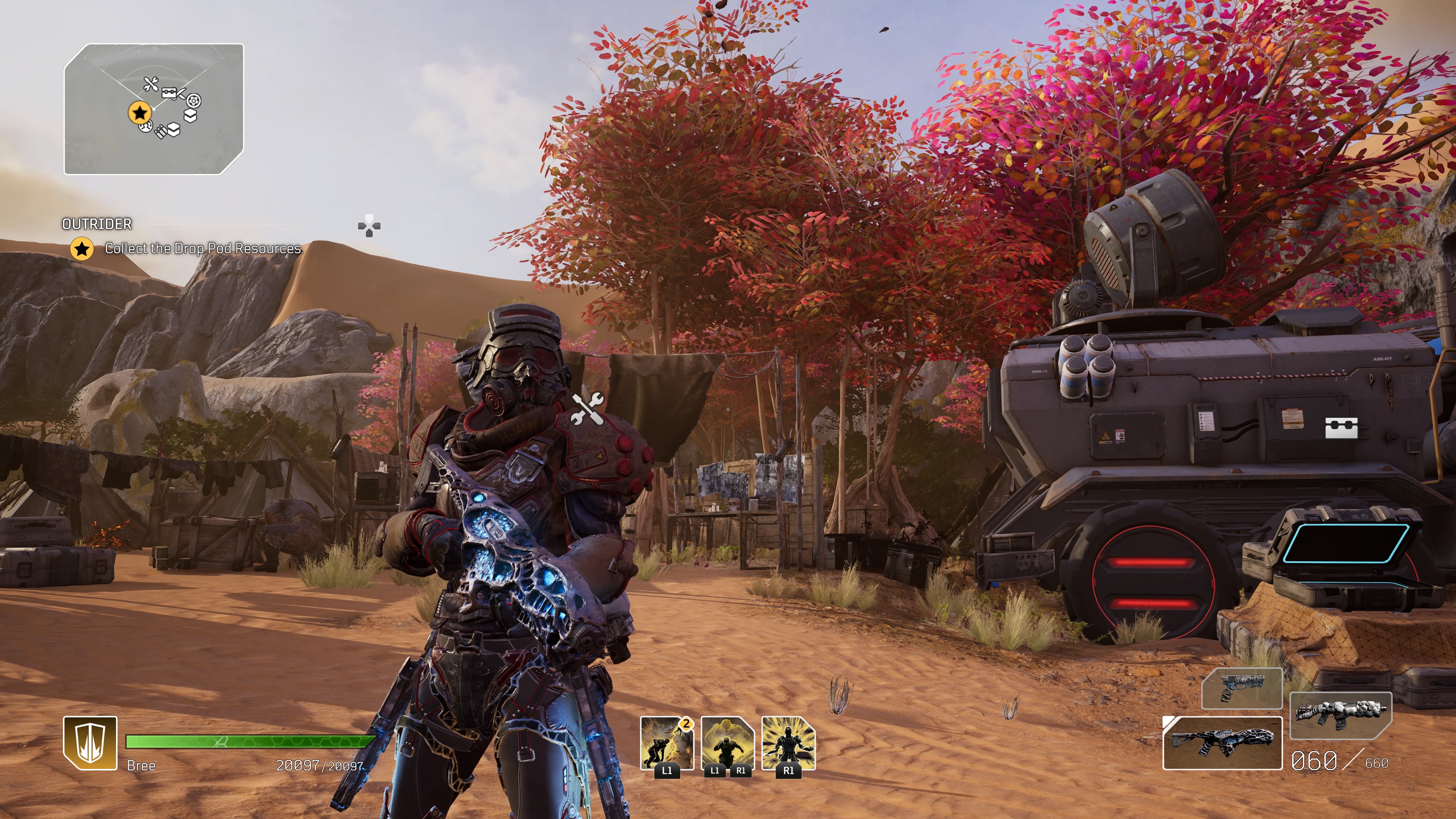Choose the white-wrapped secondary rifle slot
1456x819 pixels.
(x=1340, y=714)
